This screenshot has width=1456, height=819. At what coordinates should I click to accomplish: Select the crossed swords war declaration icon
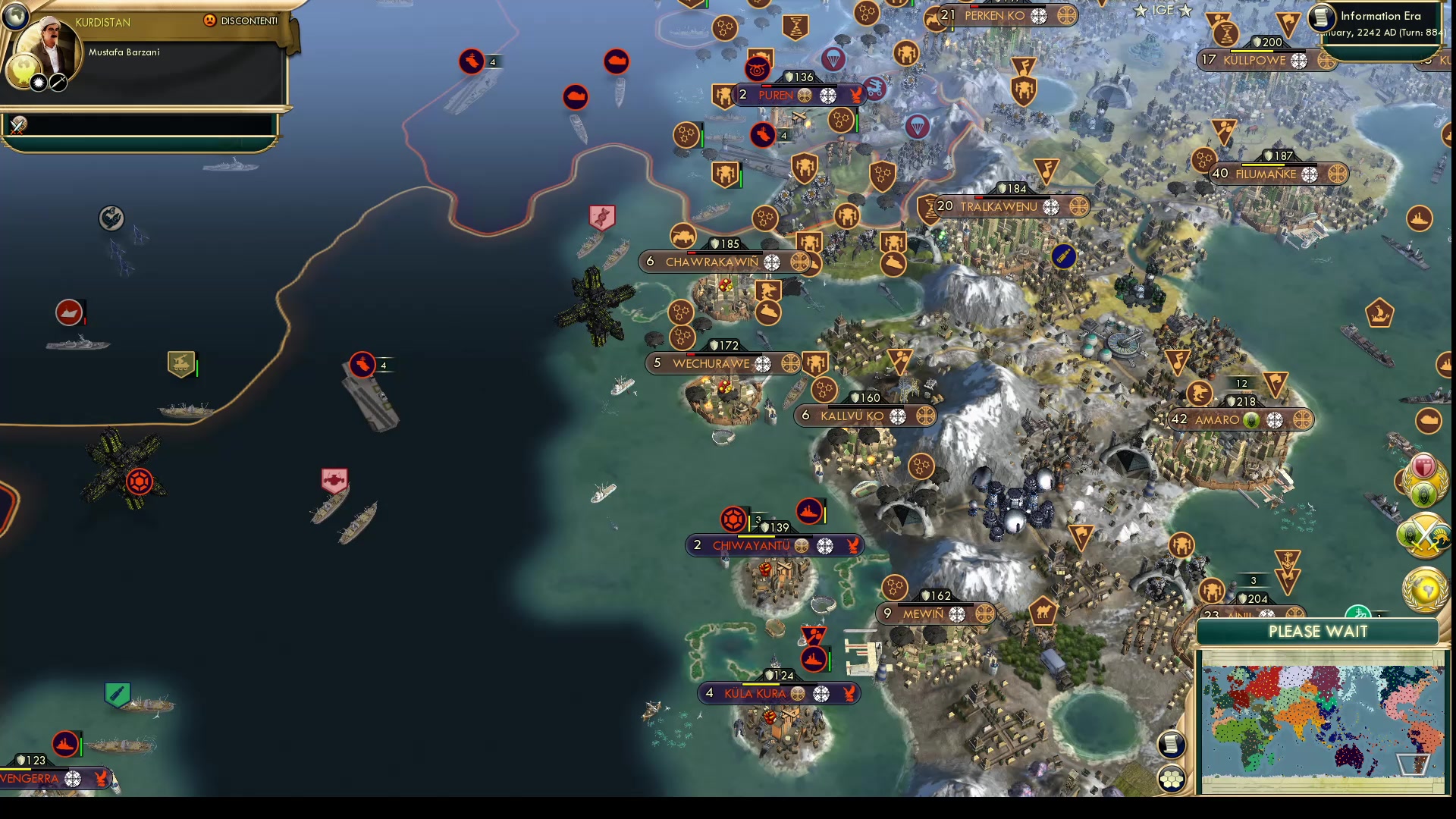(1423, 535)
